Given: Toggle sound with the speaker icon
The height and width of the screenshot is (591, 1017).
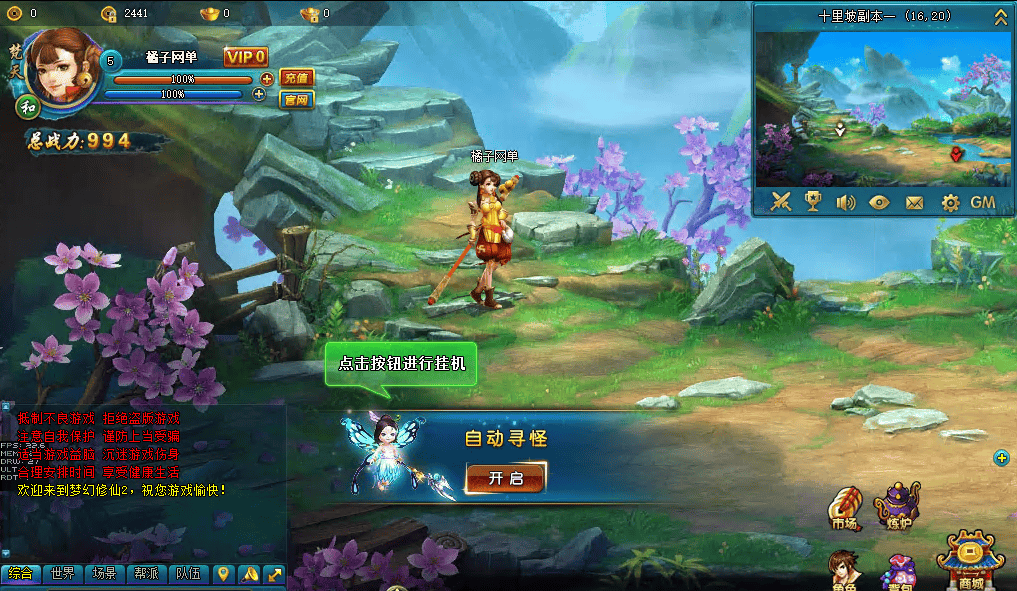Looking at the screenshot, I should tap(846, 202).
